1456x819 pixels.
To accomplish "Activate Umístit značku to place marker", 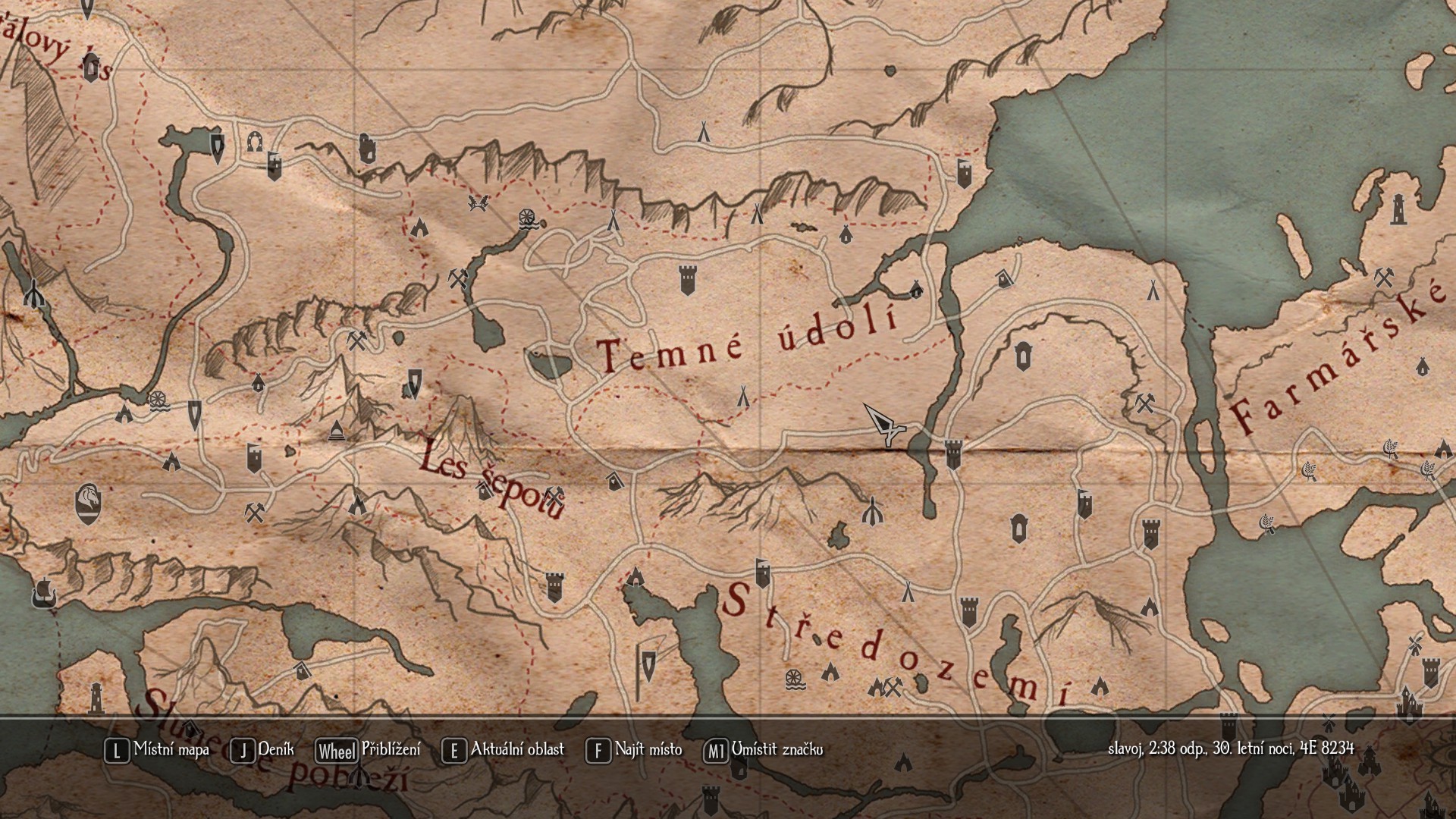I will pyautogui.click(x=764, y=750).
